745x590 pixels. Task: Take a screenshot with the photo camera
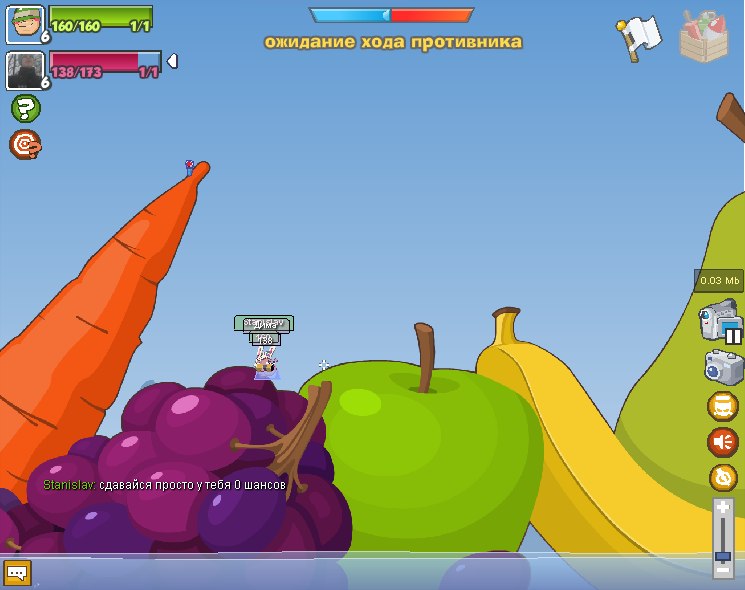click(x=722, y=367)
